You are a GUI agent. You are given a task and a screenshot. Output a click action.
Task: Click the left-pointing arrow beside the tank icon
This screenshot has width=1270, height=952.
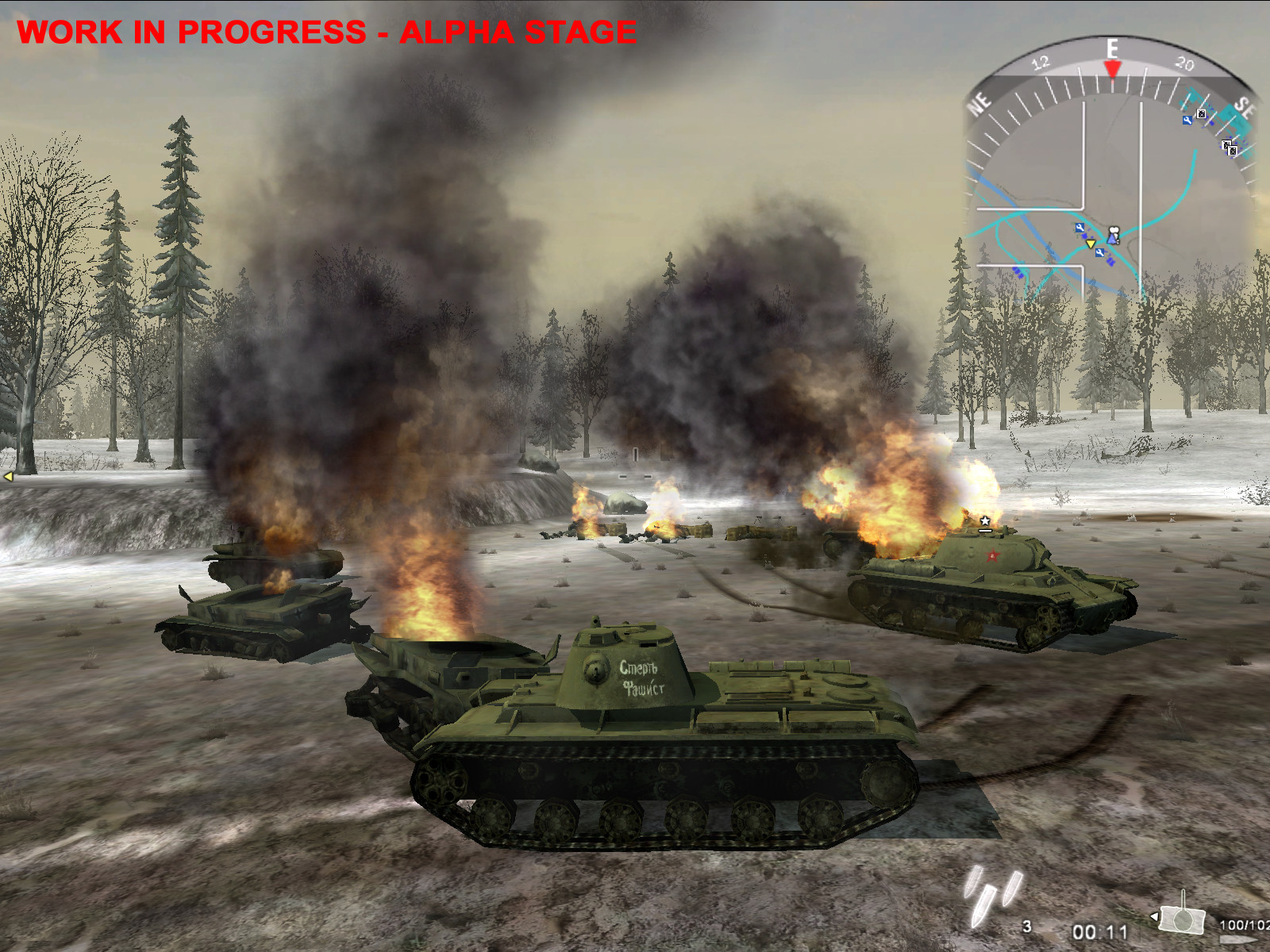click(x=1154, y=916)
